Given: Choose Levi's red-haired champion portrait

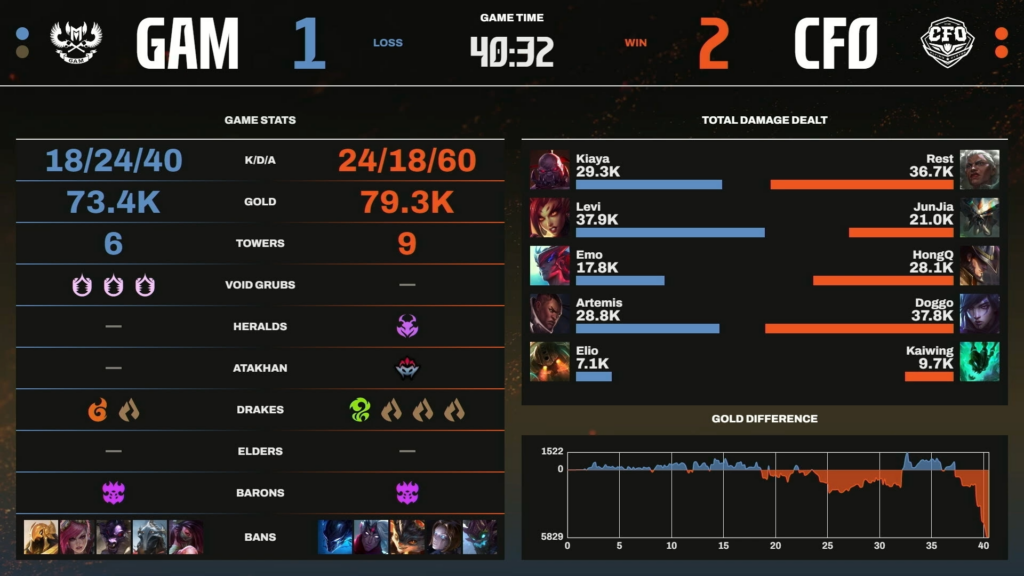Looking at the screenshot, I should pyautogui.click(x=549, y=217).
